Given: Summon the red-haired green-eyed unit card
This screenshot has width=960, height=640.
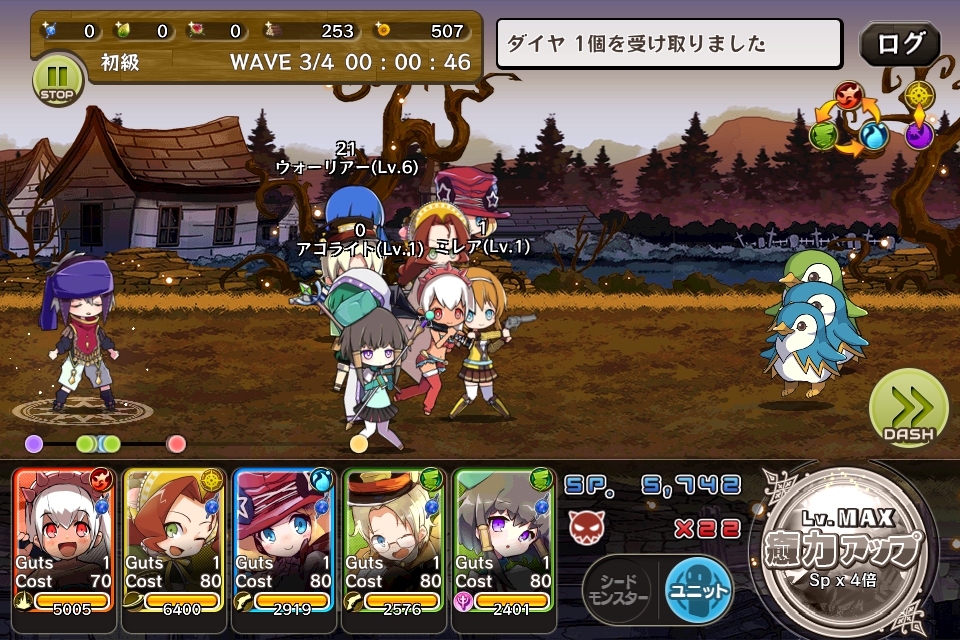Looking at the screenshot, I should coord(174,538).
